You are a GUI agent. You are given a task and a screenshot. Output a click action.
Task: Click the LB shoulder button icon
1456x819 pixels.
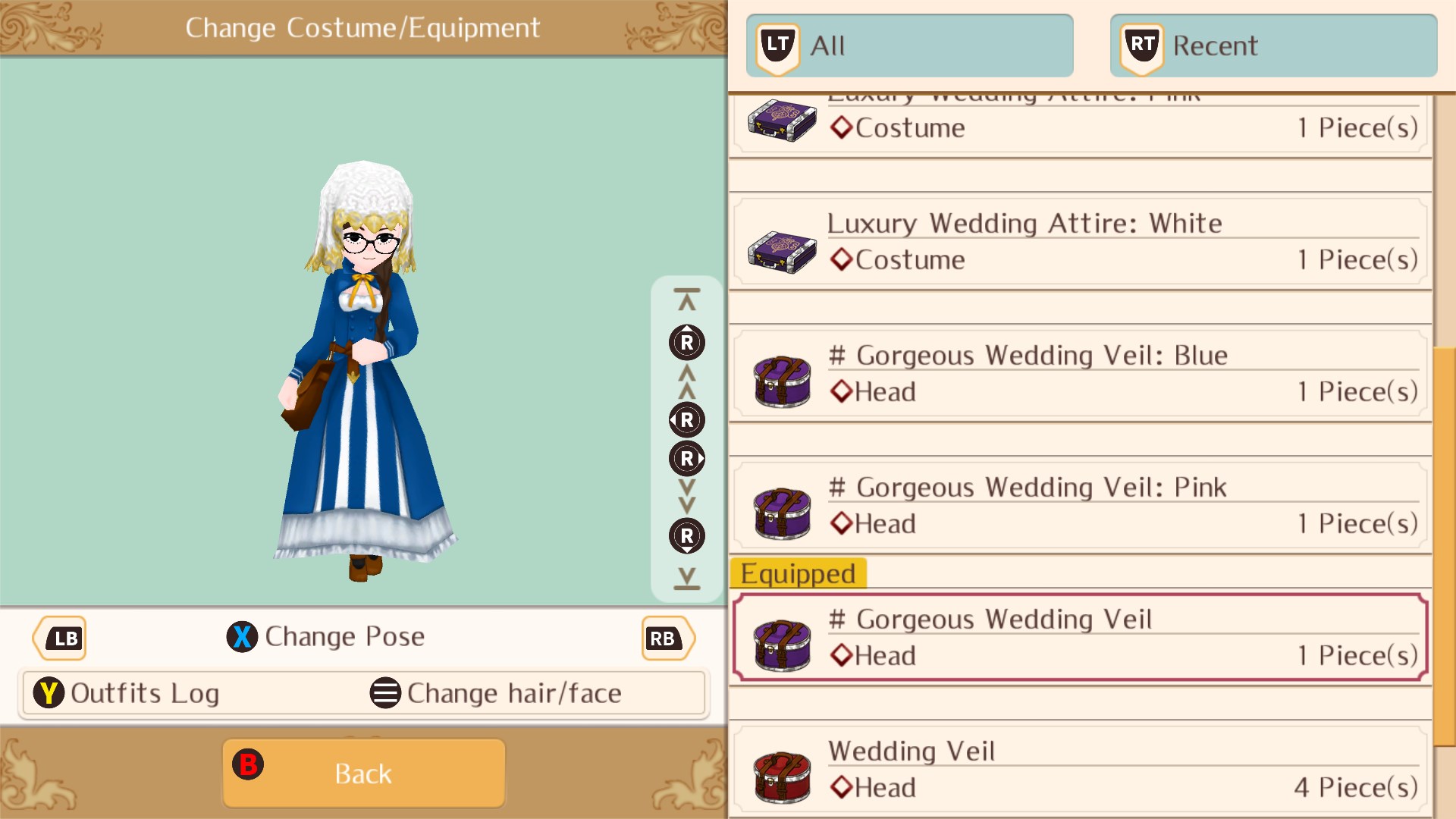(59, 638)
